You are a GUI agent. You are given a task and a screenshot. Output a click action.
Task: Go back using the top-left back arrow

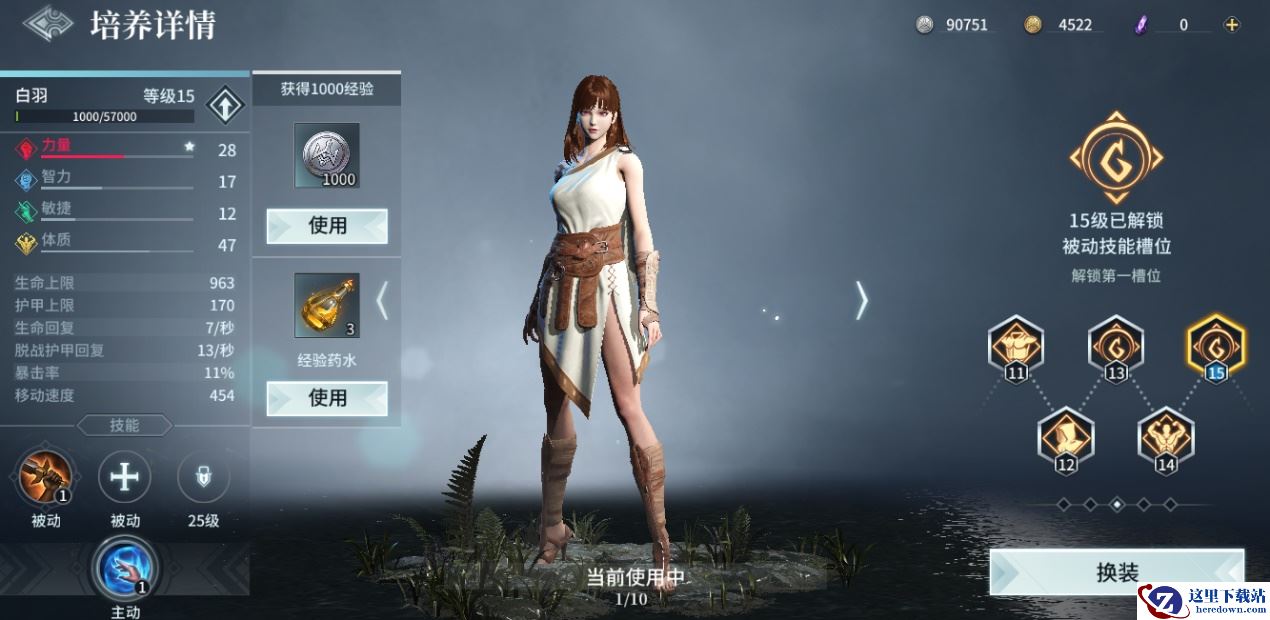click(48, 24)
